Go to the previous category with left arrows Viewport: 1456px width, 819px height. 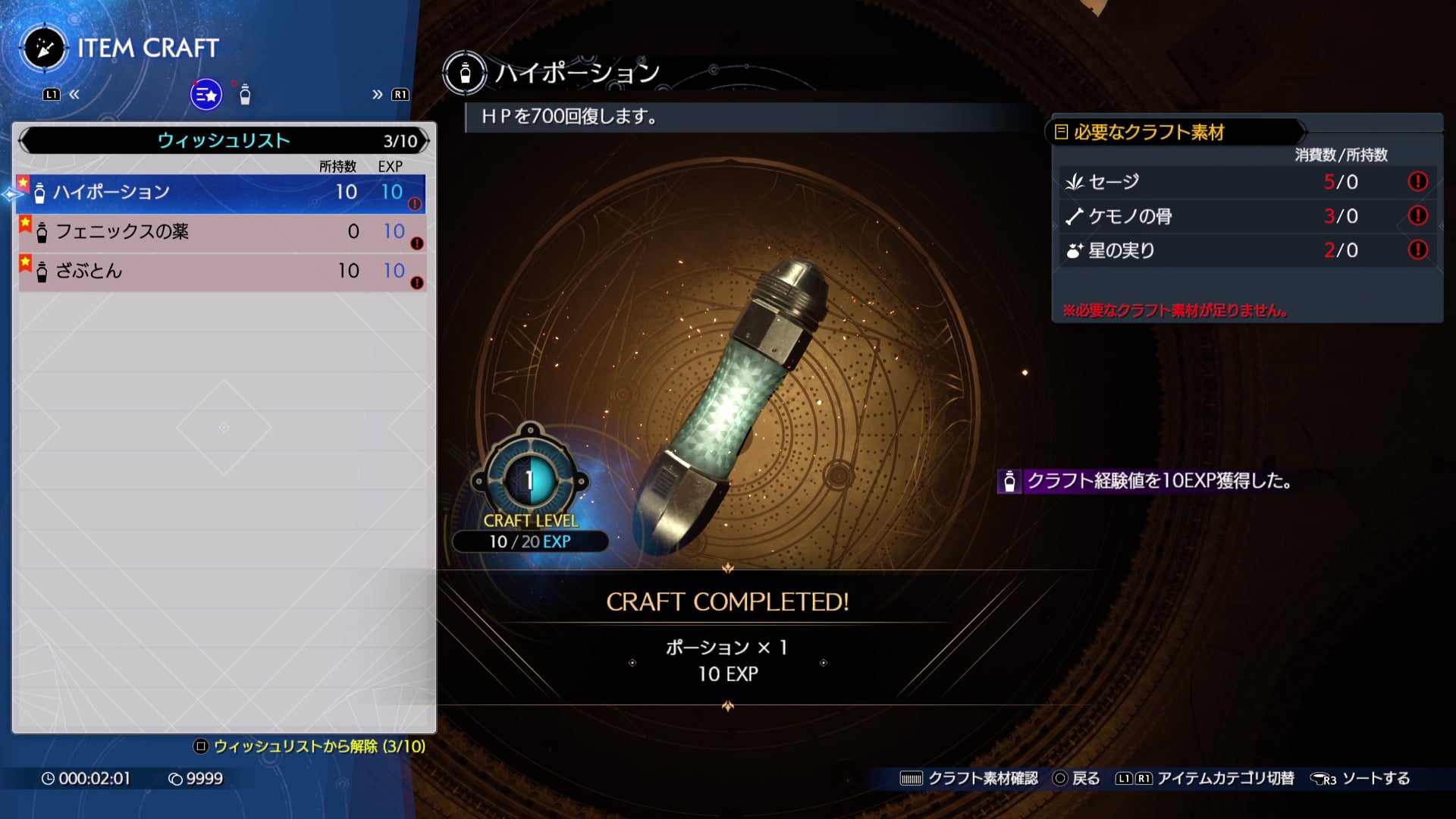click(74, 95)
